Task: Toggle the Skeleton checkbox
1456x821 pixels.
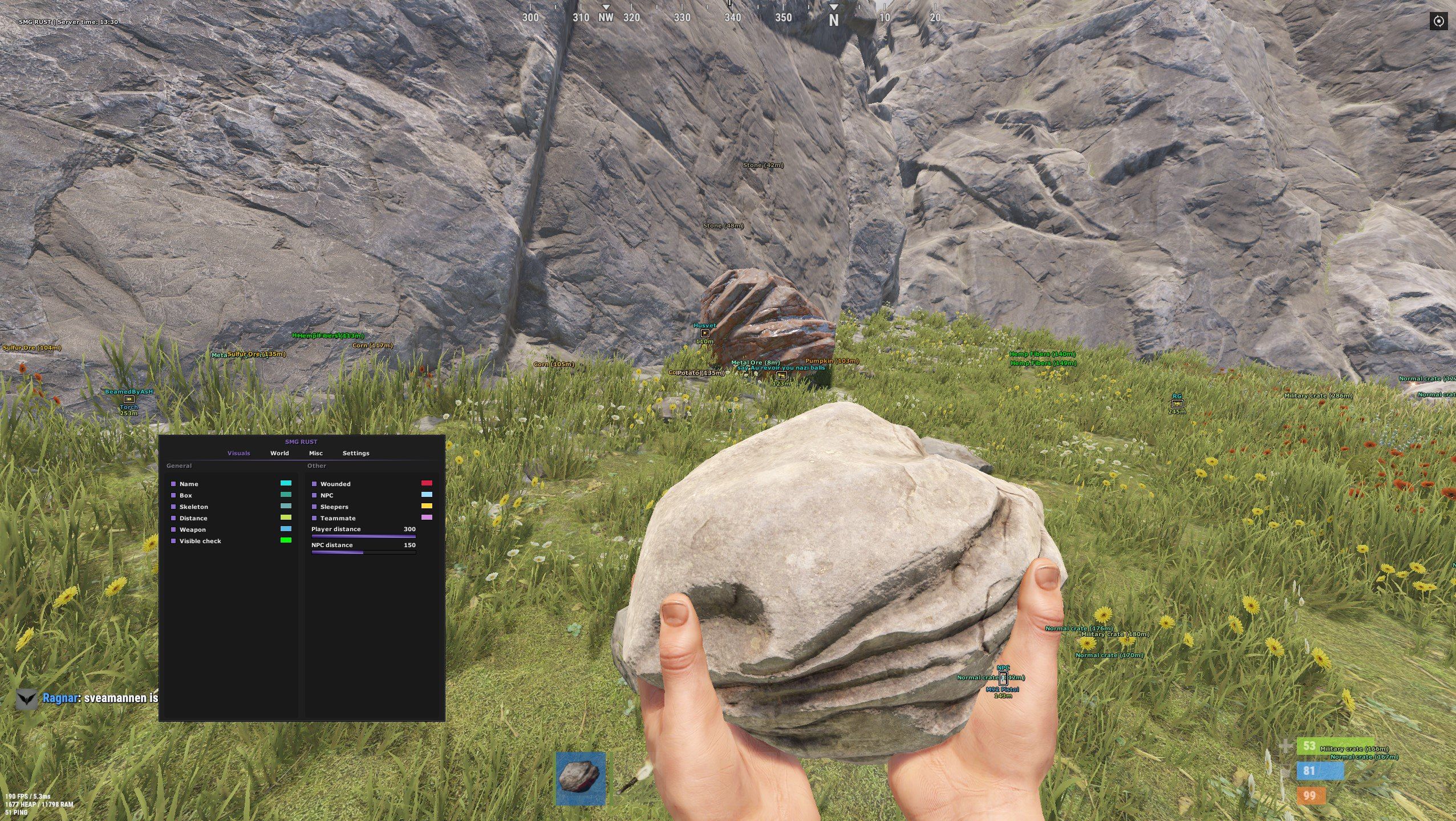Action: tap(173, 507)
